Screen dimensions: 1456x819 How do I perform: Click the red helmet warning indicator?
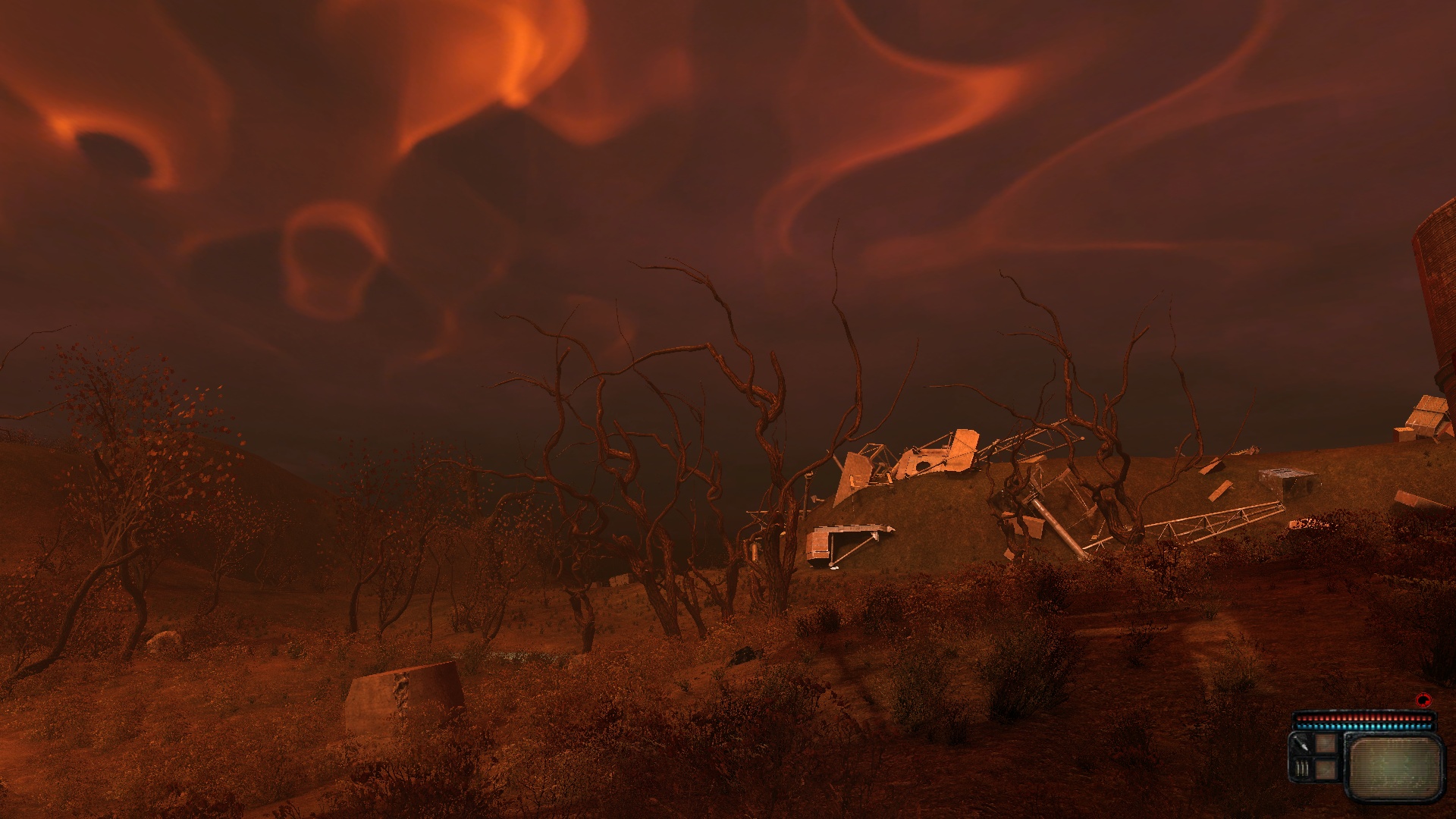[1423, 700]
